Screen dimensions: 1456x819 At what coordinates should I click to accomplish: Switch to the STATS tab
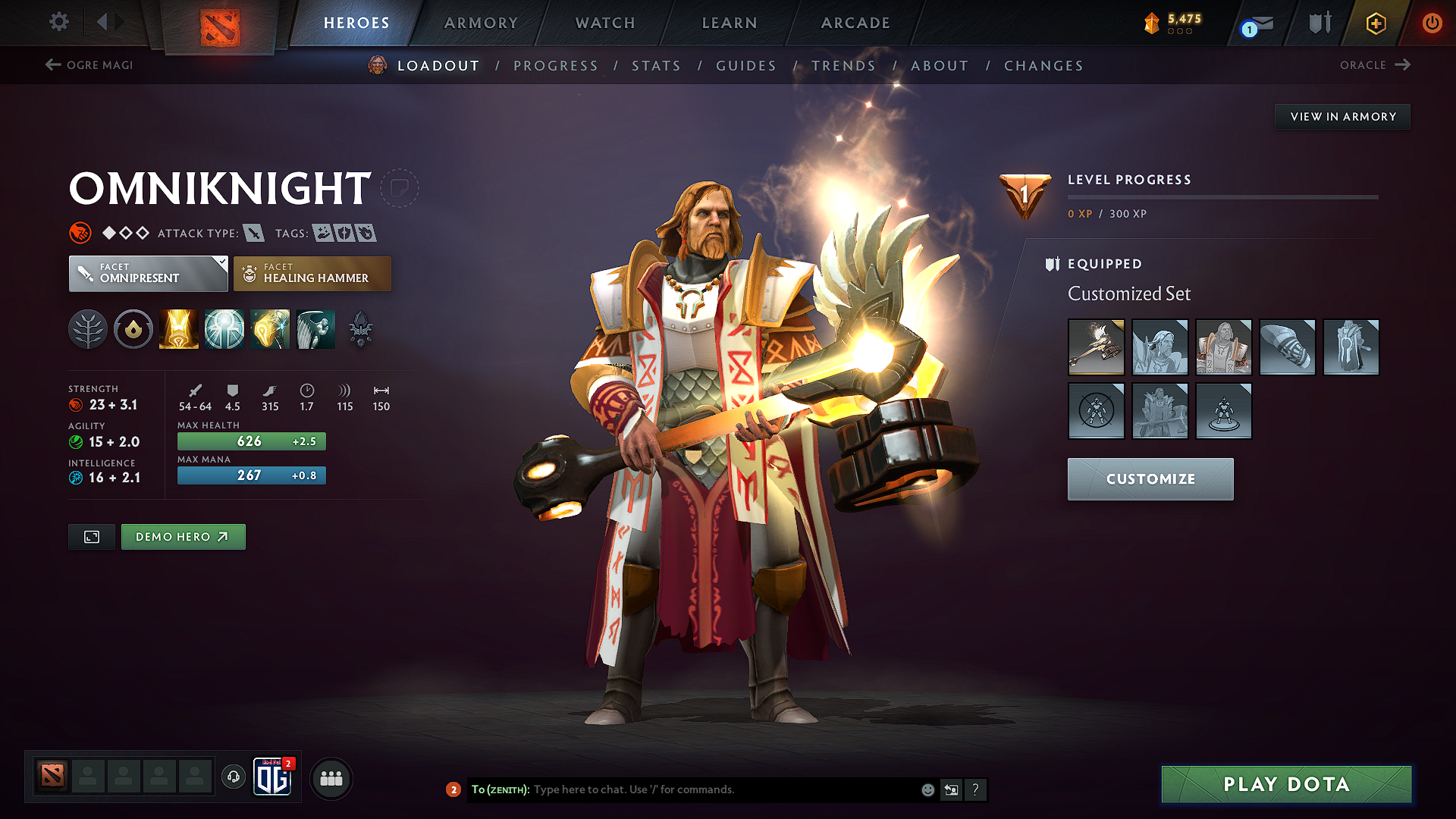[x=656, y=66]
